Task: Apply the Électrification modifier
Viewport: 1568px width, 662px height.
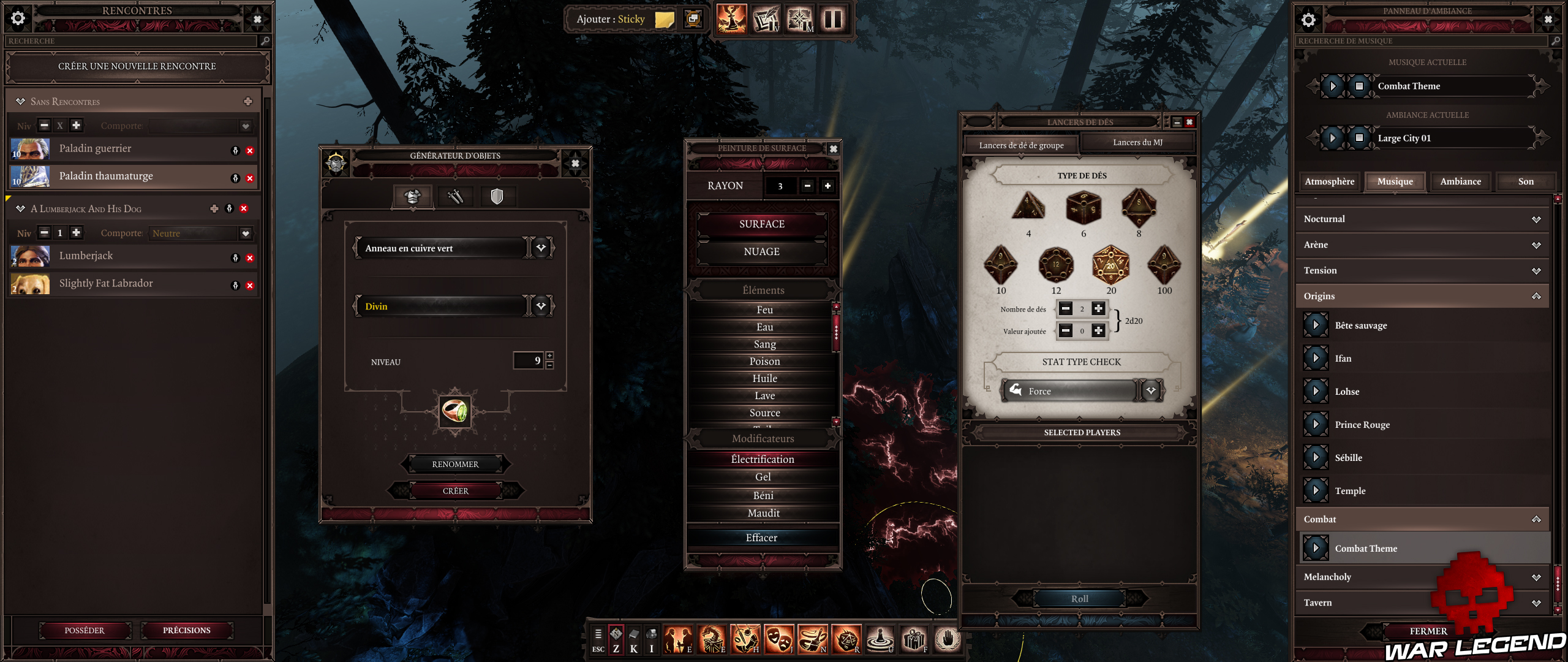Action: coord(762,460)
